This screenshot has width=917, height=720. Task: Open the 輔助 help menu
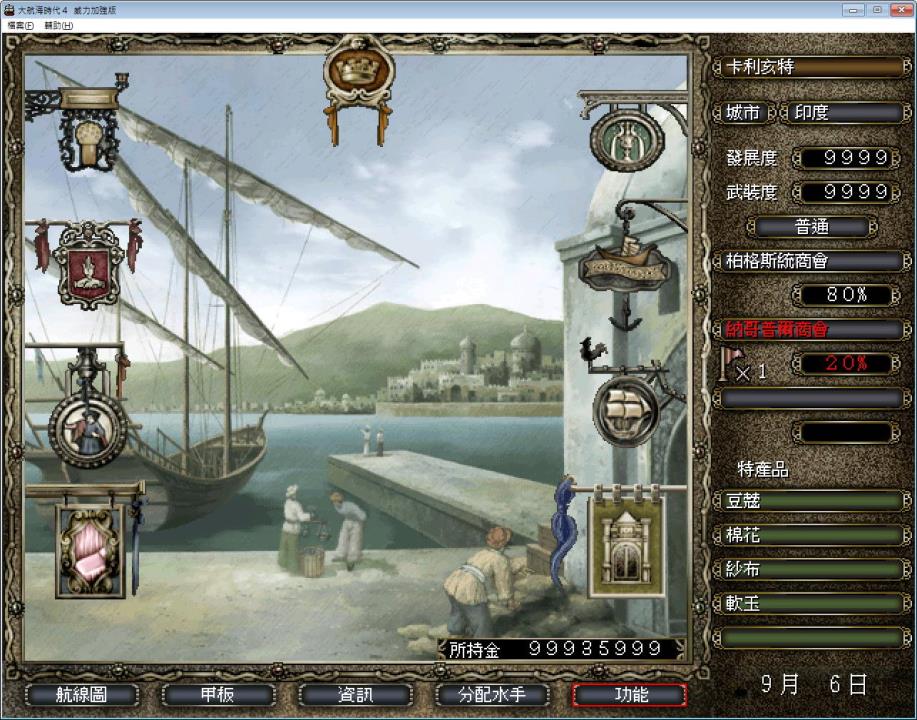click(x=58, y=25)
